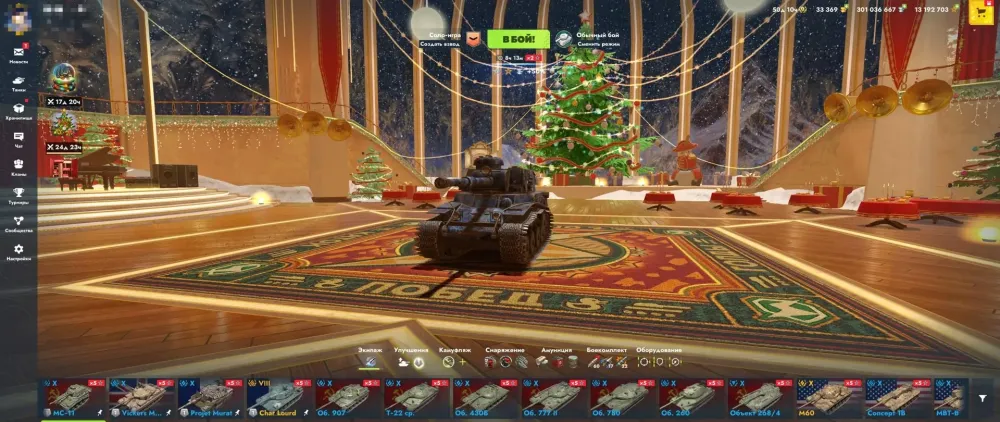Open the Оборудование equipment section

659,357
